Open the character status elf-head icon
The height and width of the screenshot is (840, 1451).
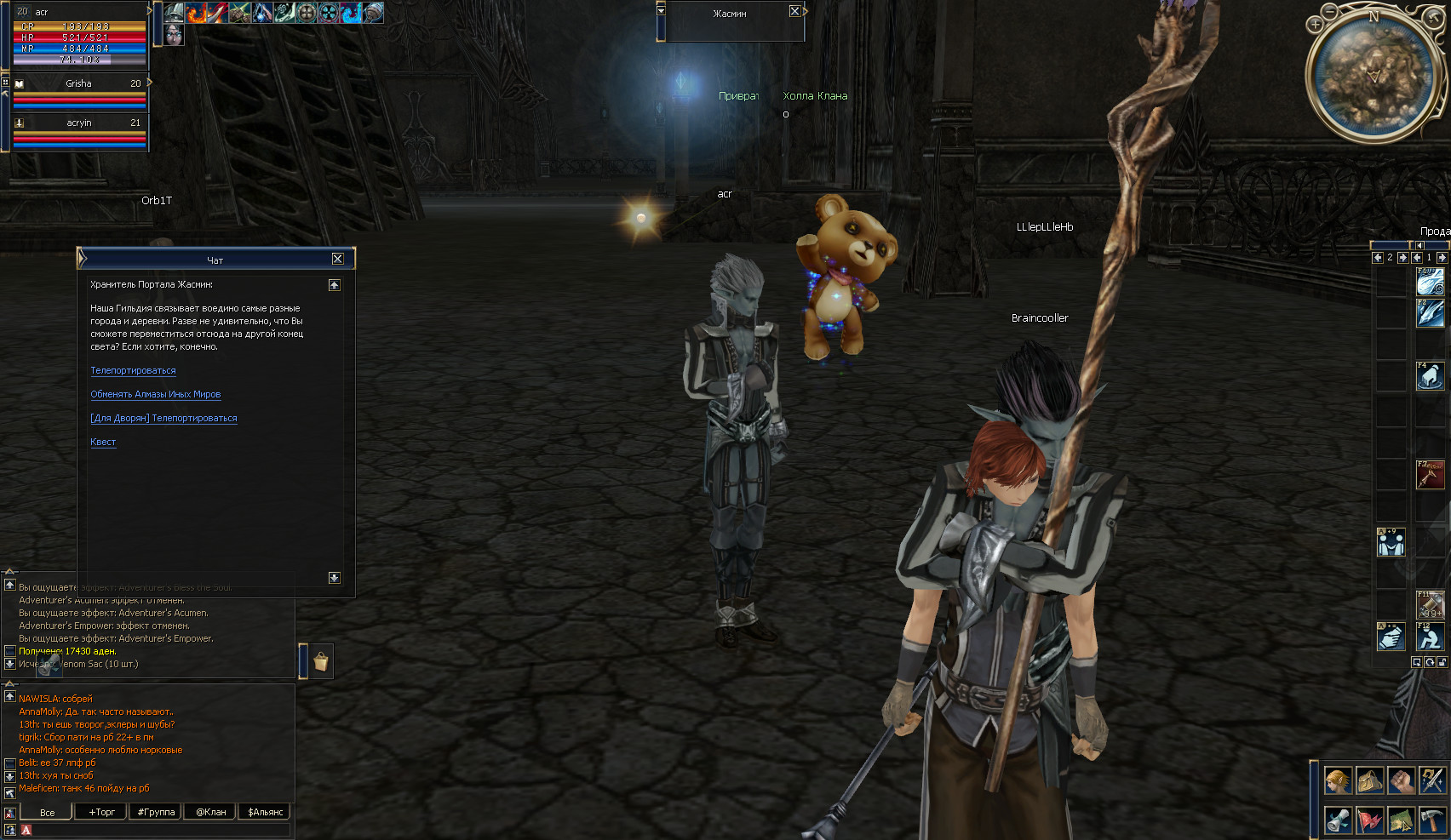1338,780
